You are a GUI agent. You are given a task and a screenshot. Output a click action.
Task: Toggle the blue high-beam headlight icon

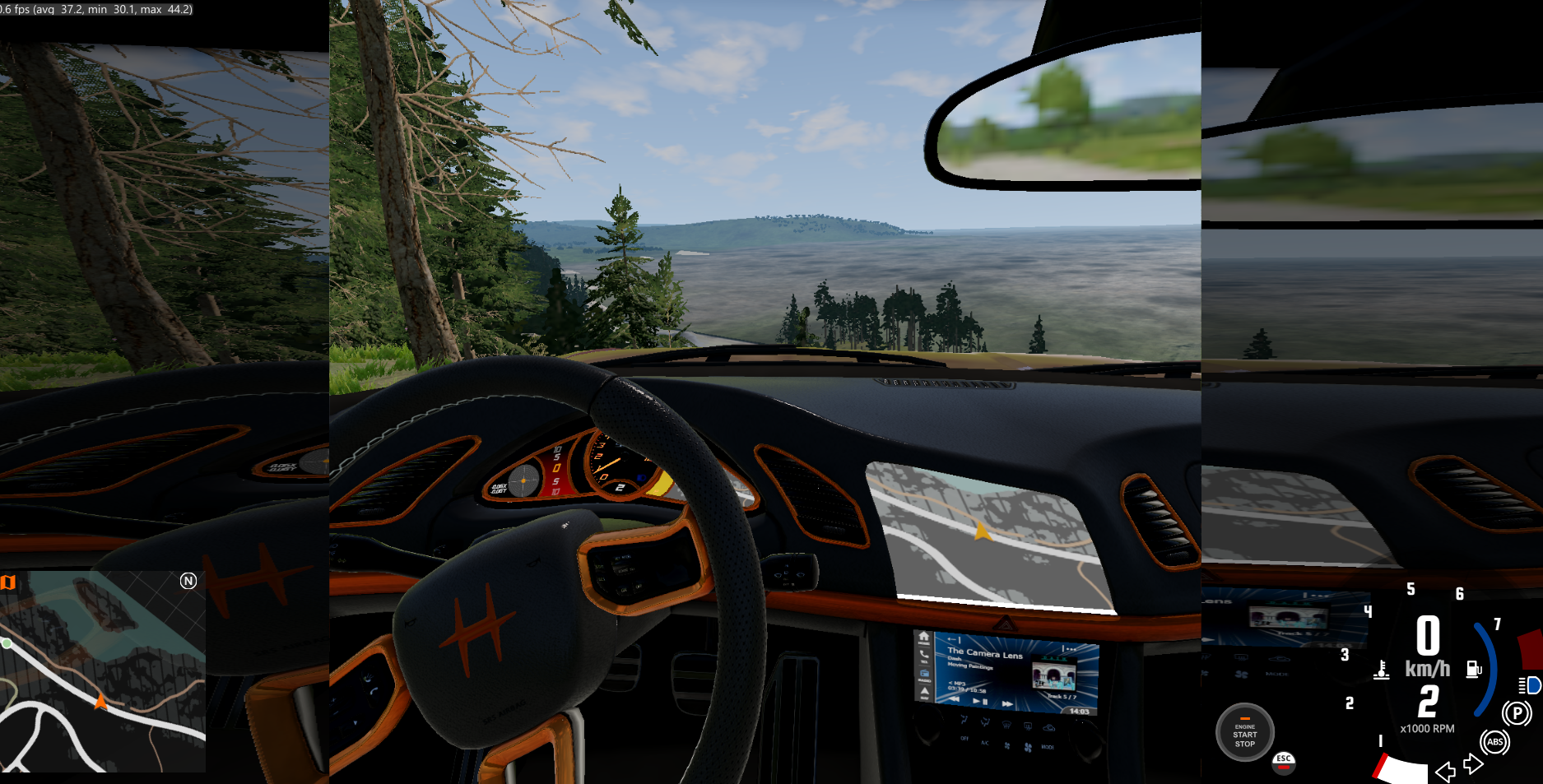[x=1530, y=684]
